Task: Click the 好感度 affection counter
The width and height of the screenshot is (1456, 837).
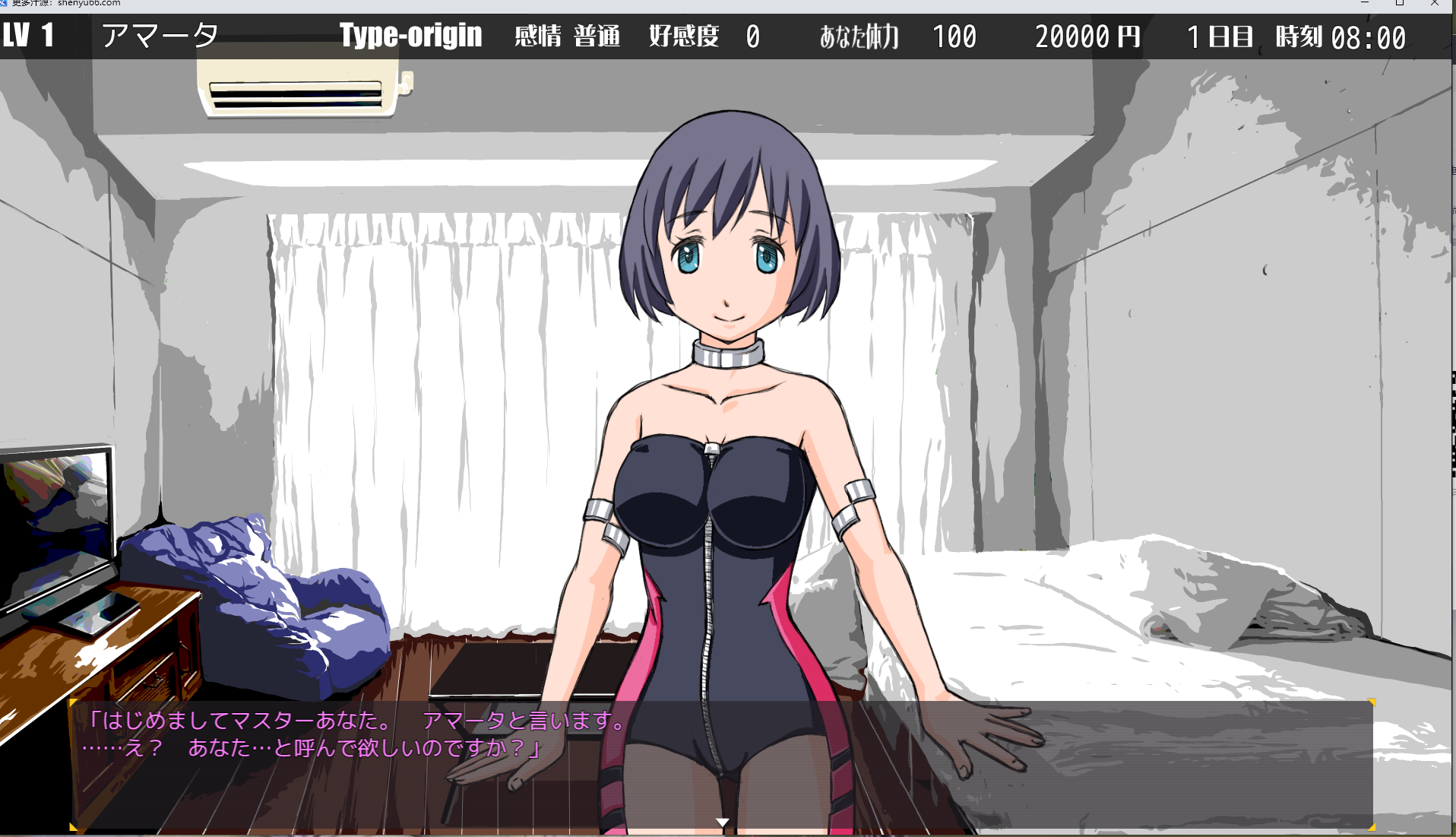Action: coord(682,36)
